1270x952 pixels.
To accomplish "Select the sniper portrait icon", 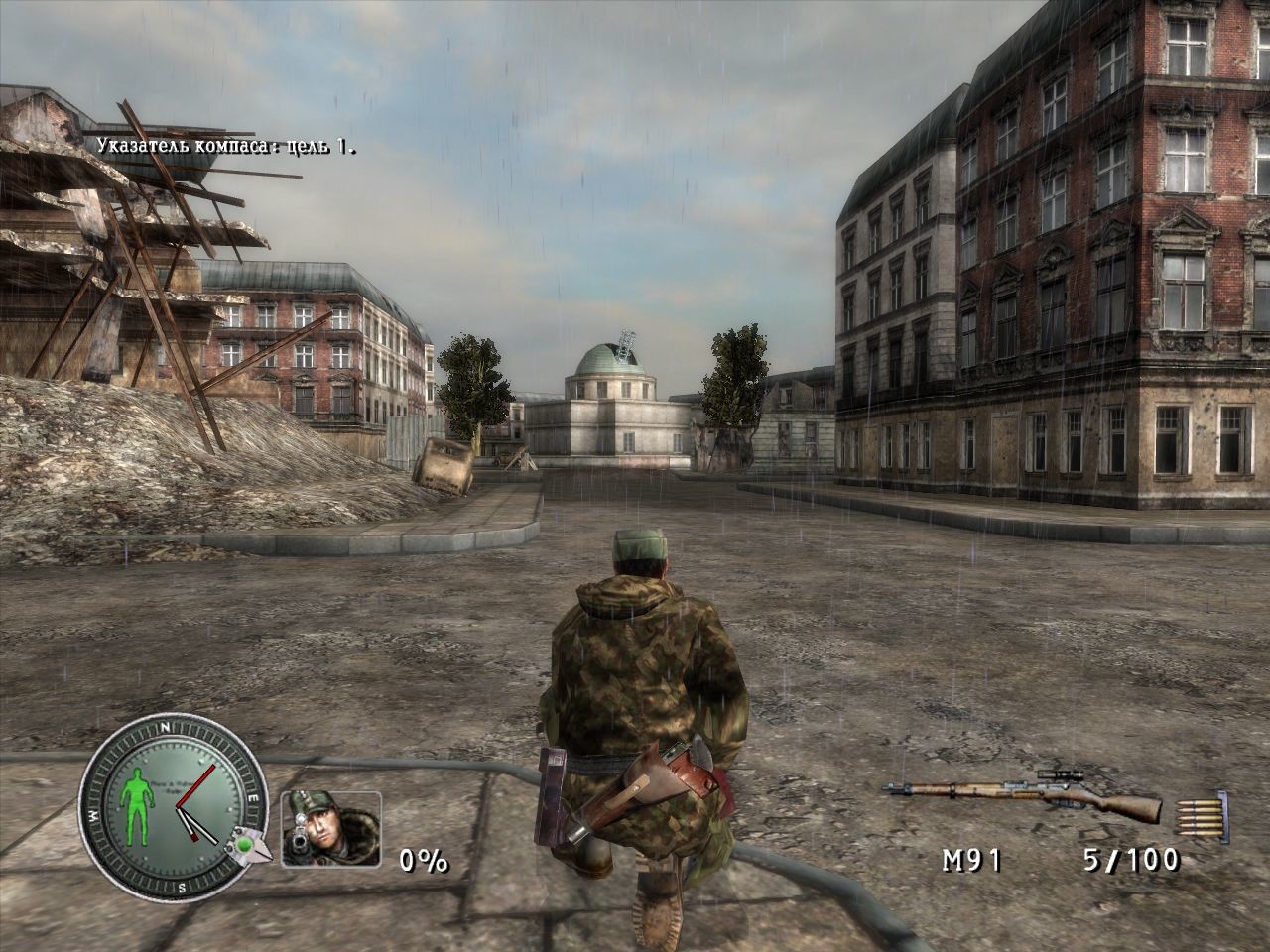I will 330,829.
